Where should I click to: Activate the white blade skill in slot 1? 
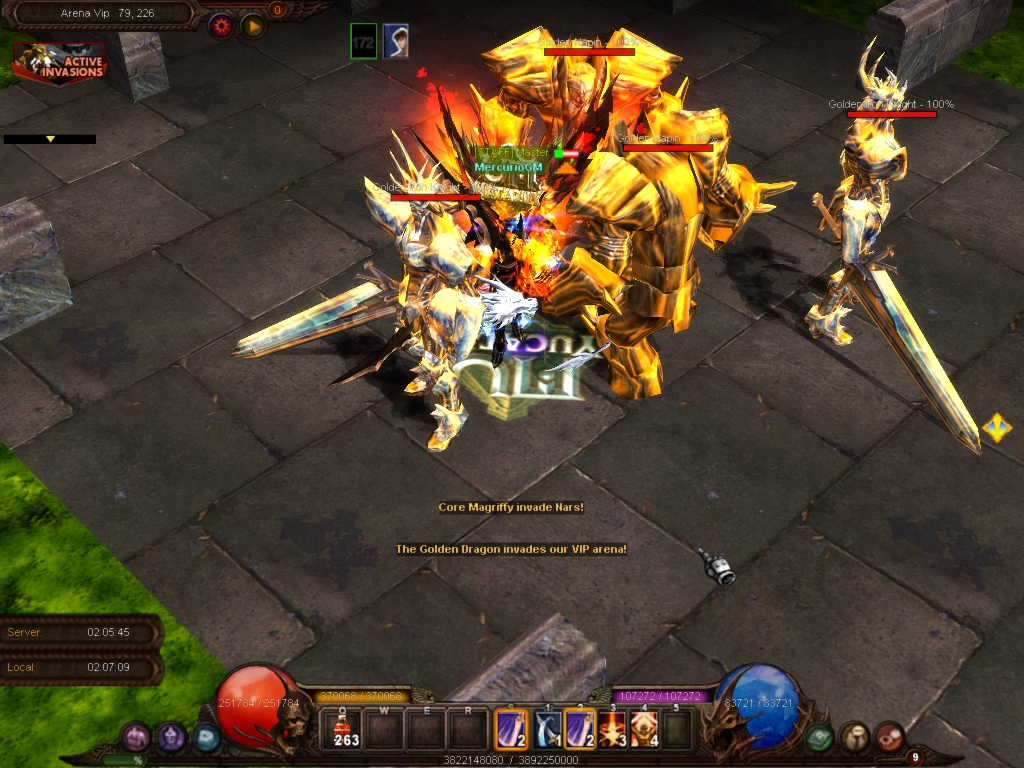tap(546, 730)
